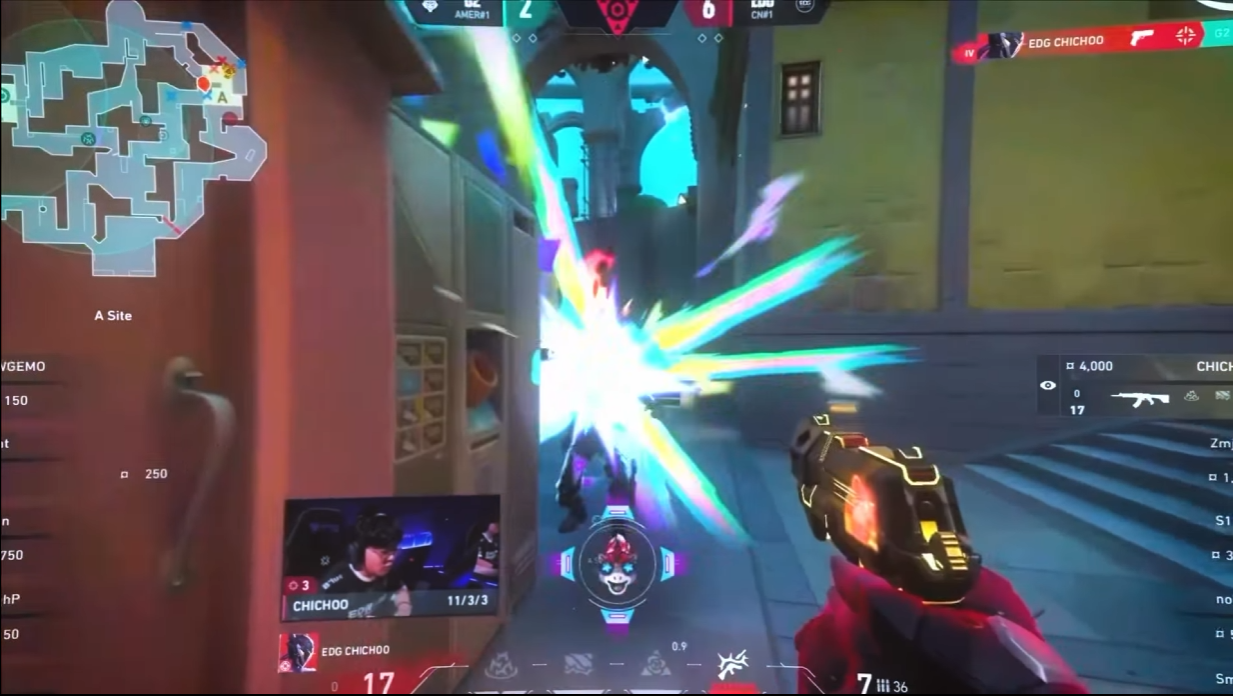The image size is (1233, 696).
Task: Select the EDG Chichoo agent portrait
Action: pos(297,652)
